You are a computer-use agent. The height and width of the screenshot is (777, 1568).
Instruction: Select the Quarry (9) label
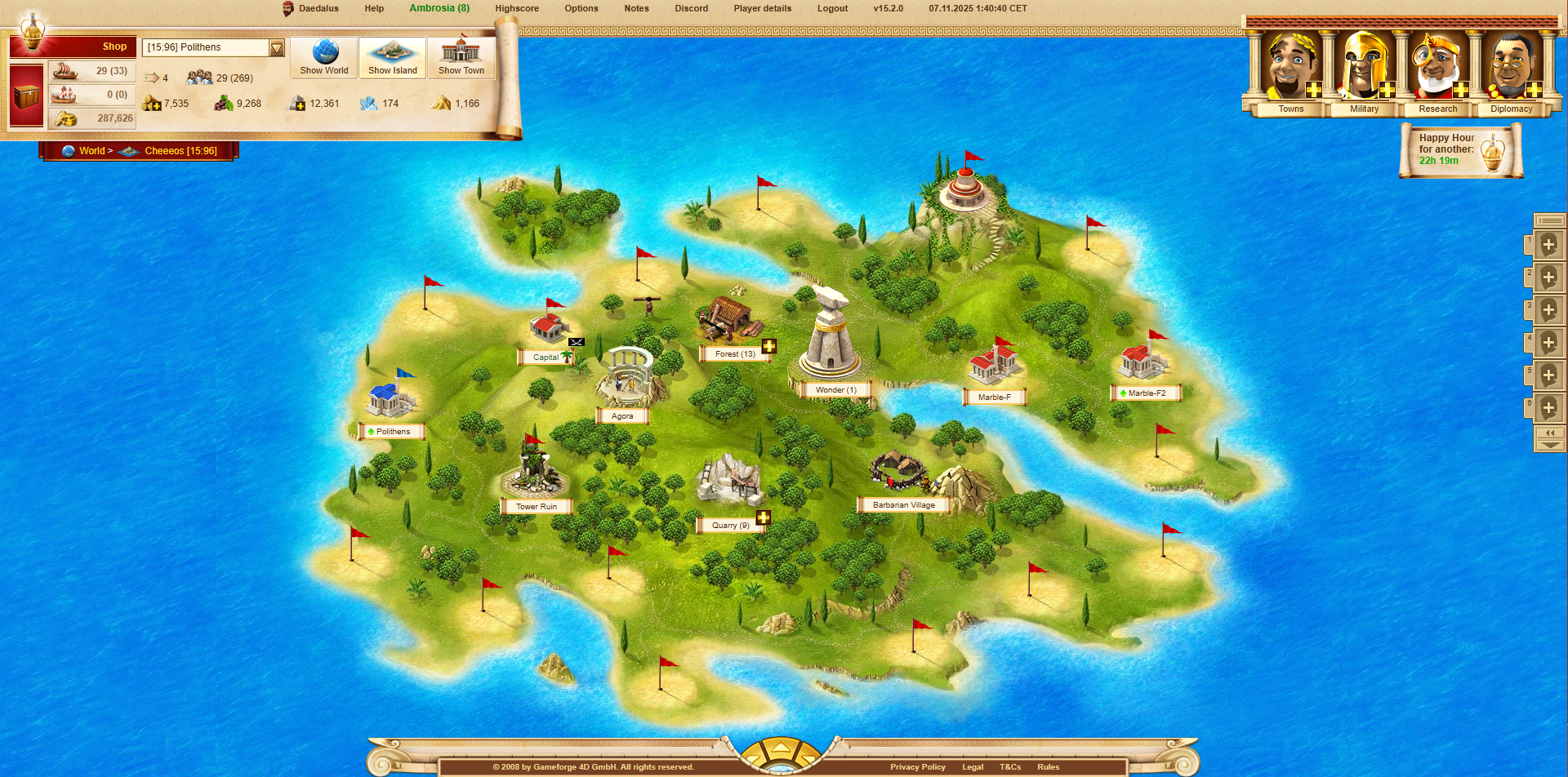tap(730, 526)
